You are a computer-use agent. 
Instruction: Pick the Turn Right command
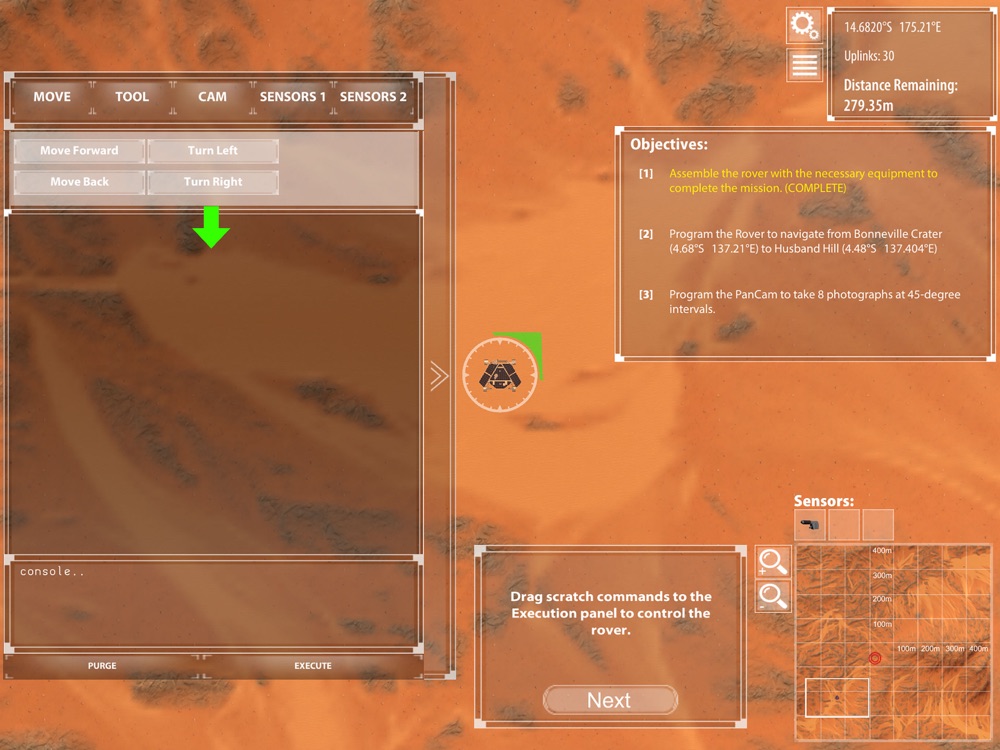[213, 182]
